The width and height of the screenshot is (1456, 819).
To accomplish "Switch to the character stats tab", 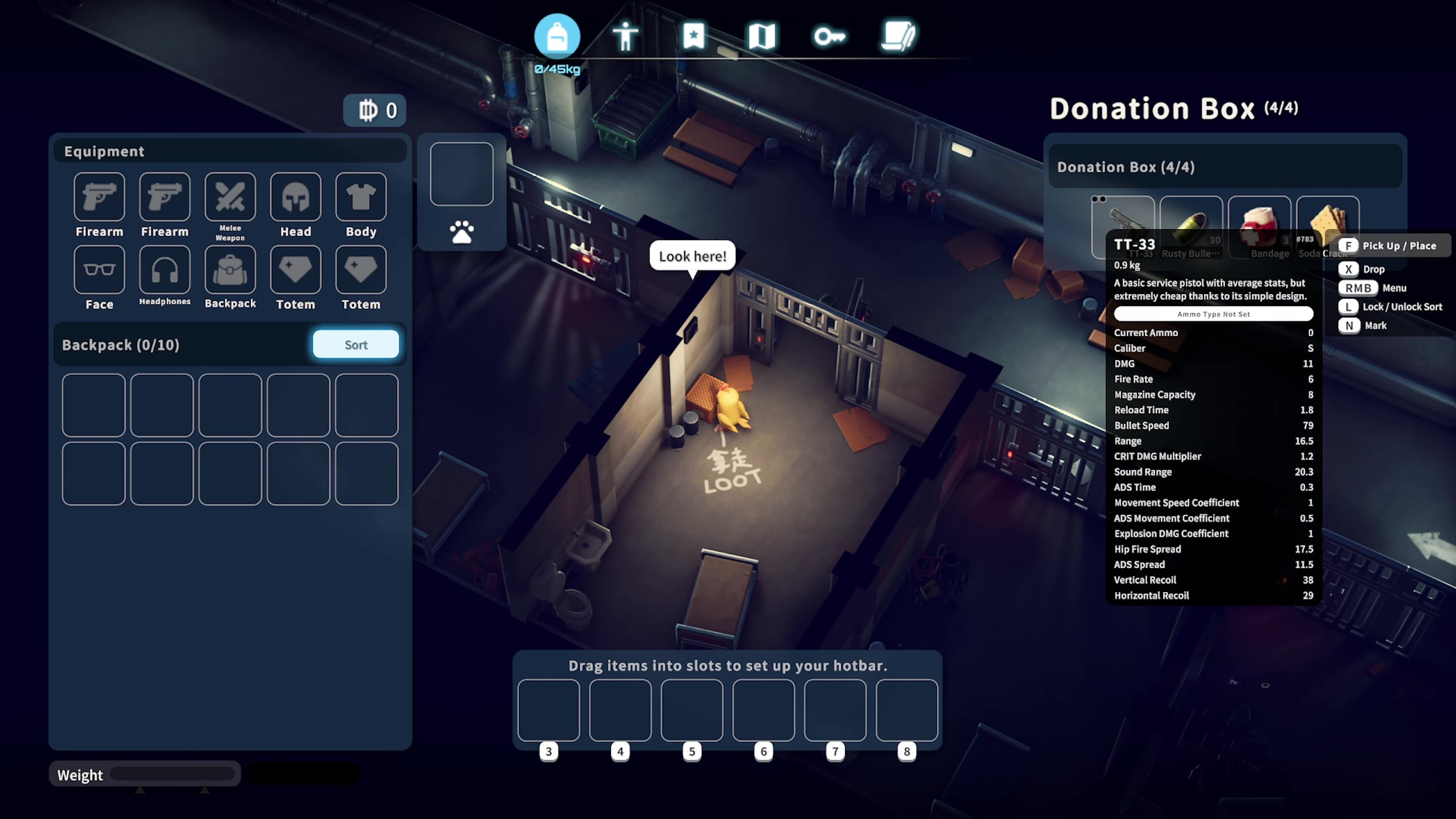I will pos(625,36).
